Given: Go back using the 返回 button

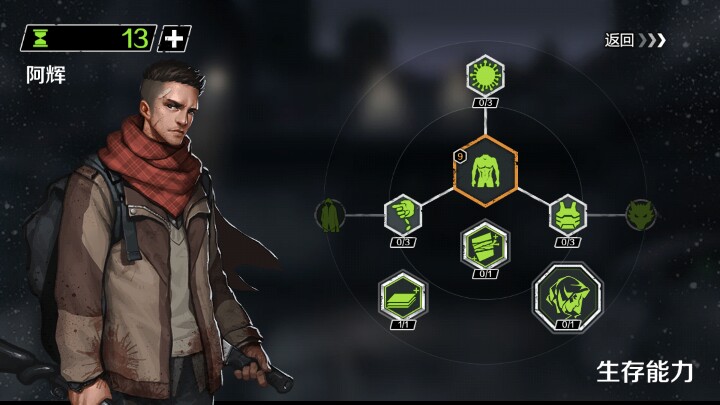Looking at the screenshot, I should [634, 41].
